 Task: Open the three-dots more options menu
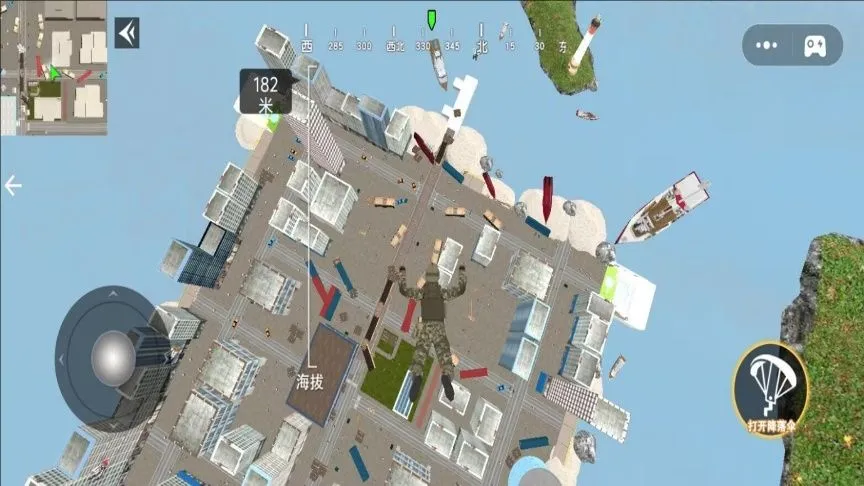767,45
